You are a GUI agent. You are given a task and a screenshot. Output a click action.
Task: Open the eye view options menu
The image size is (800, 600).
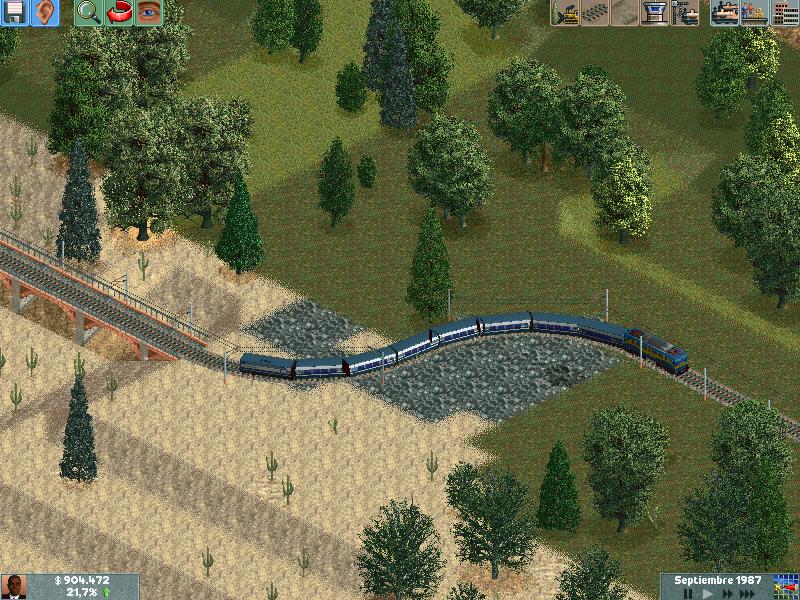click(x=149, y=13)
